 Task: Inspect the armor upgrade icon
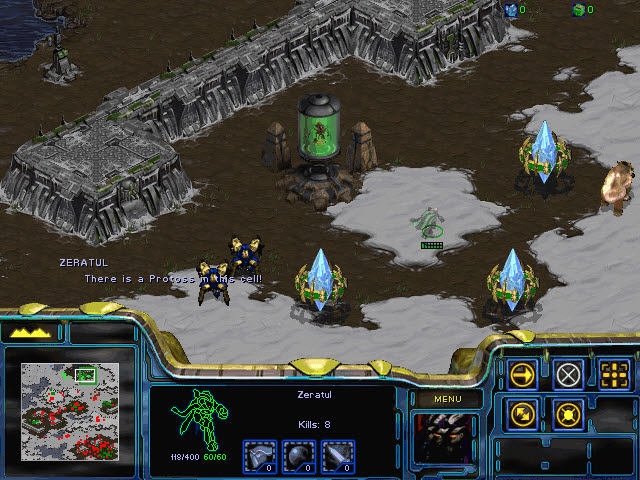pyautogui.click(x=259, y=456)
